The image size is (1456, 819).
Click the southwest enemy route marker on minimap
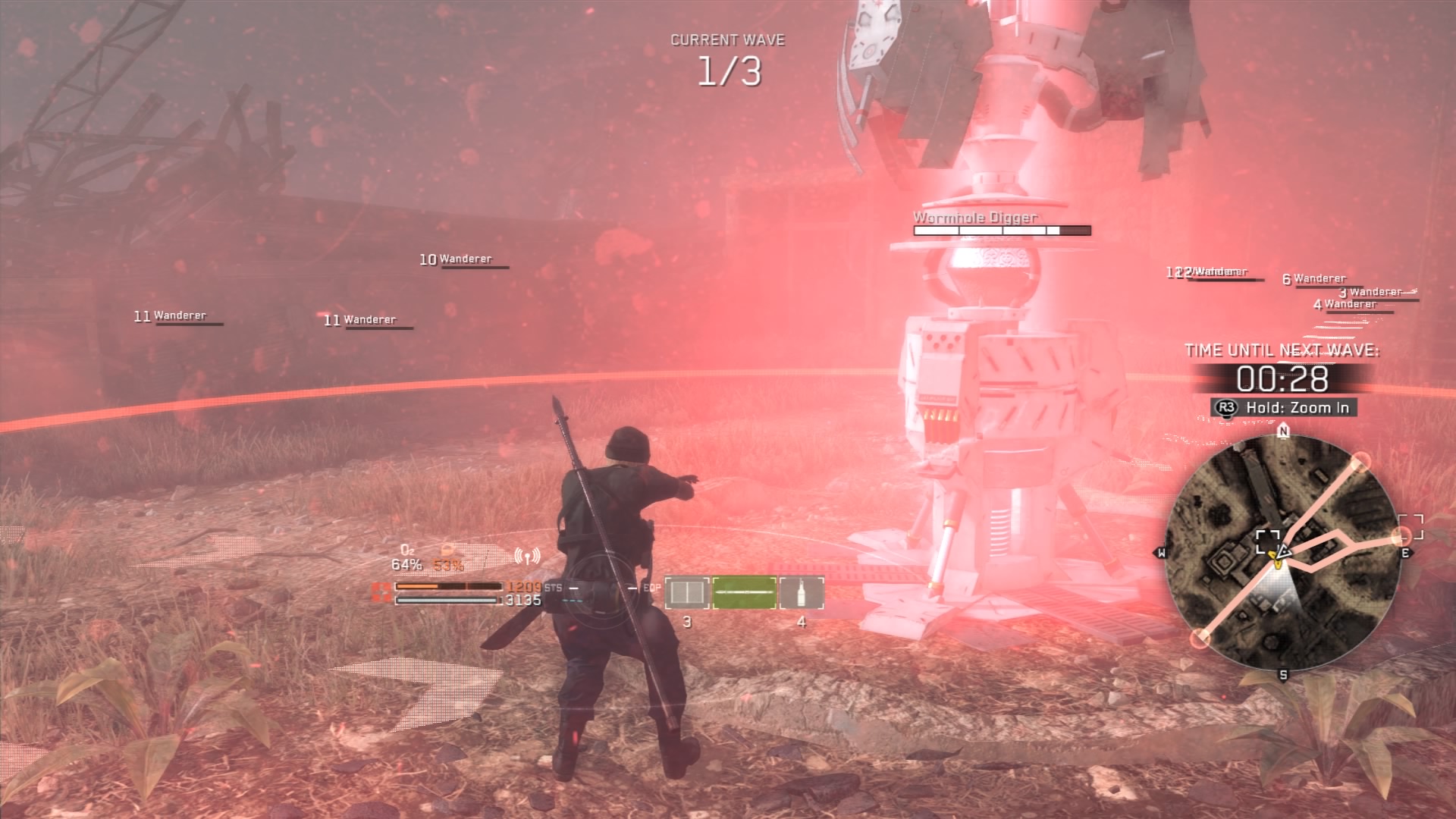tap(1199, 639)
